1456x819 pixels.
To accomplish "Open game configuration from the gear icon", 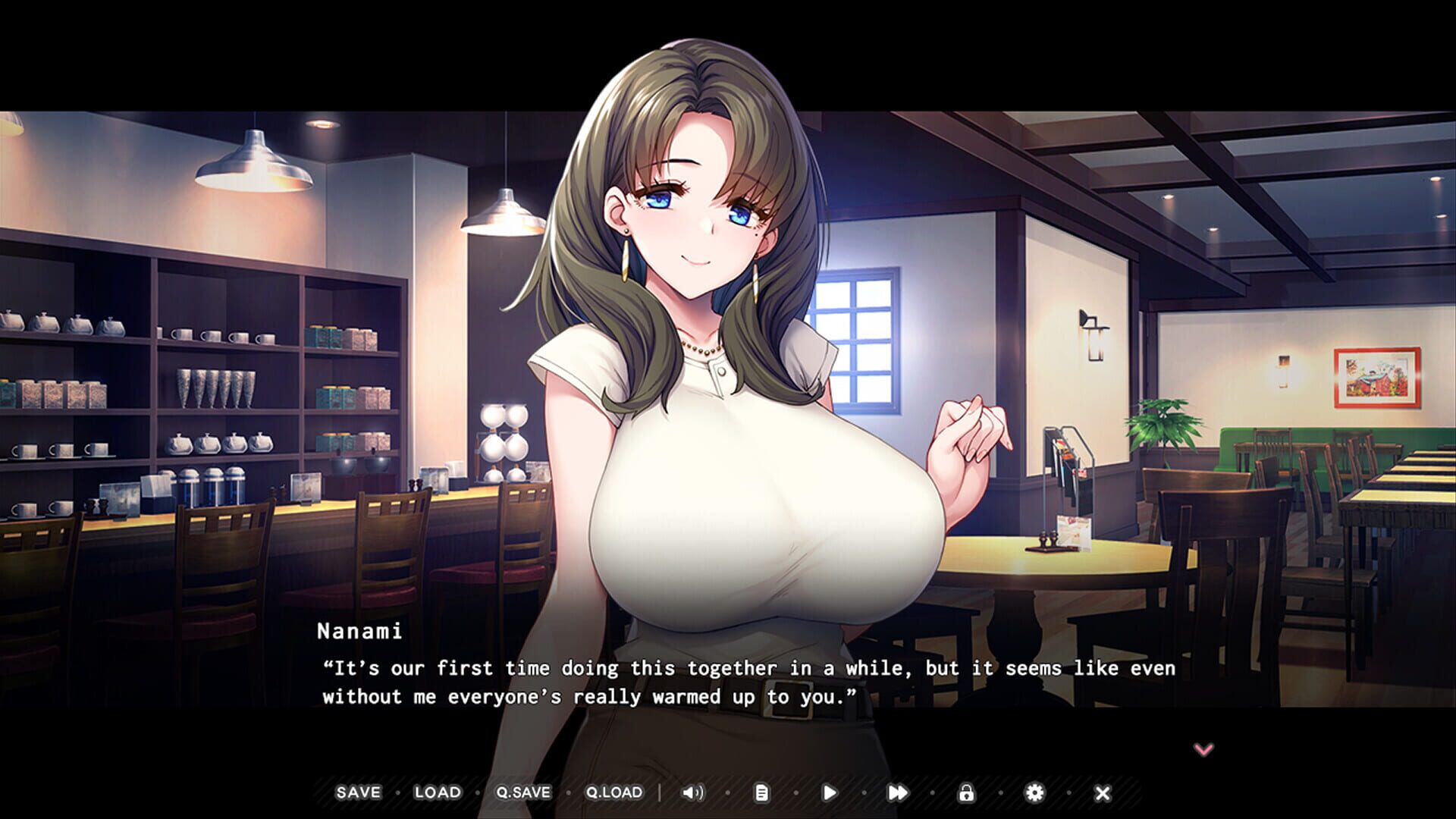I will [x=1035, y=792].
